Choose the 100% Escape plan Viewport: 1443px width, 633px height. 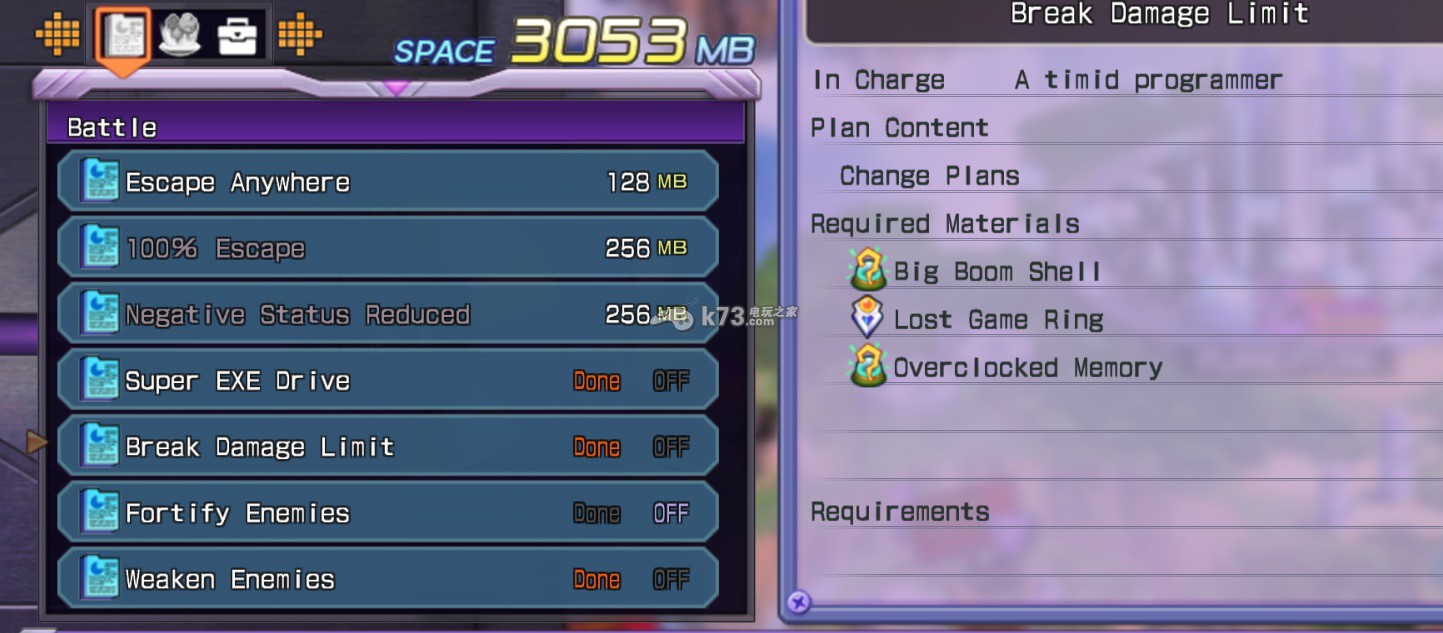tap(388, 248)
